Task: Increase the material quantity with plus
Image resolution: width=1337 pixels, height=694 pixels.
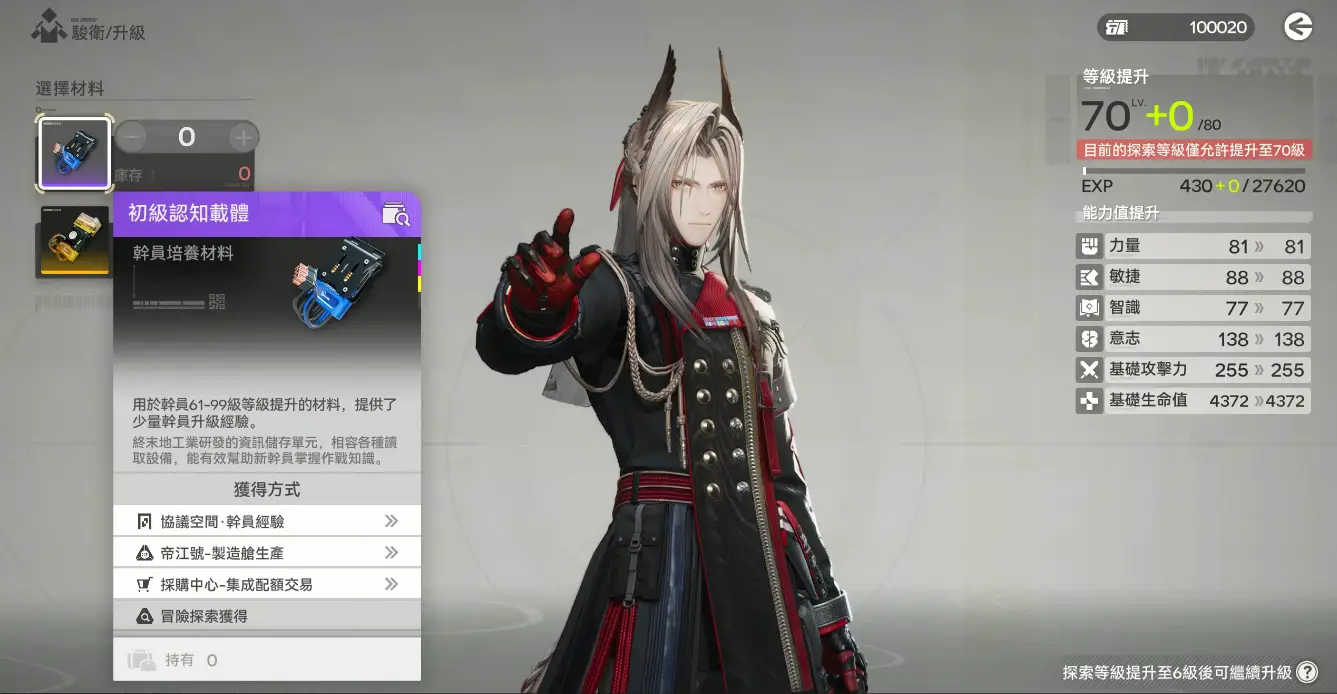Action: [x=243, y=137]
